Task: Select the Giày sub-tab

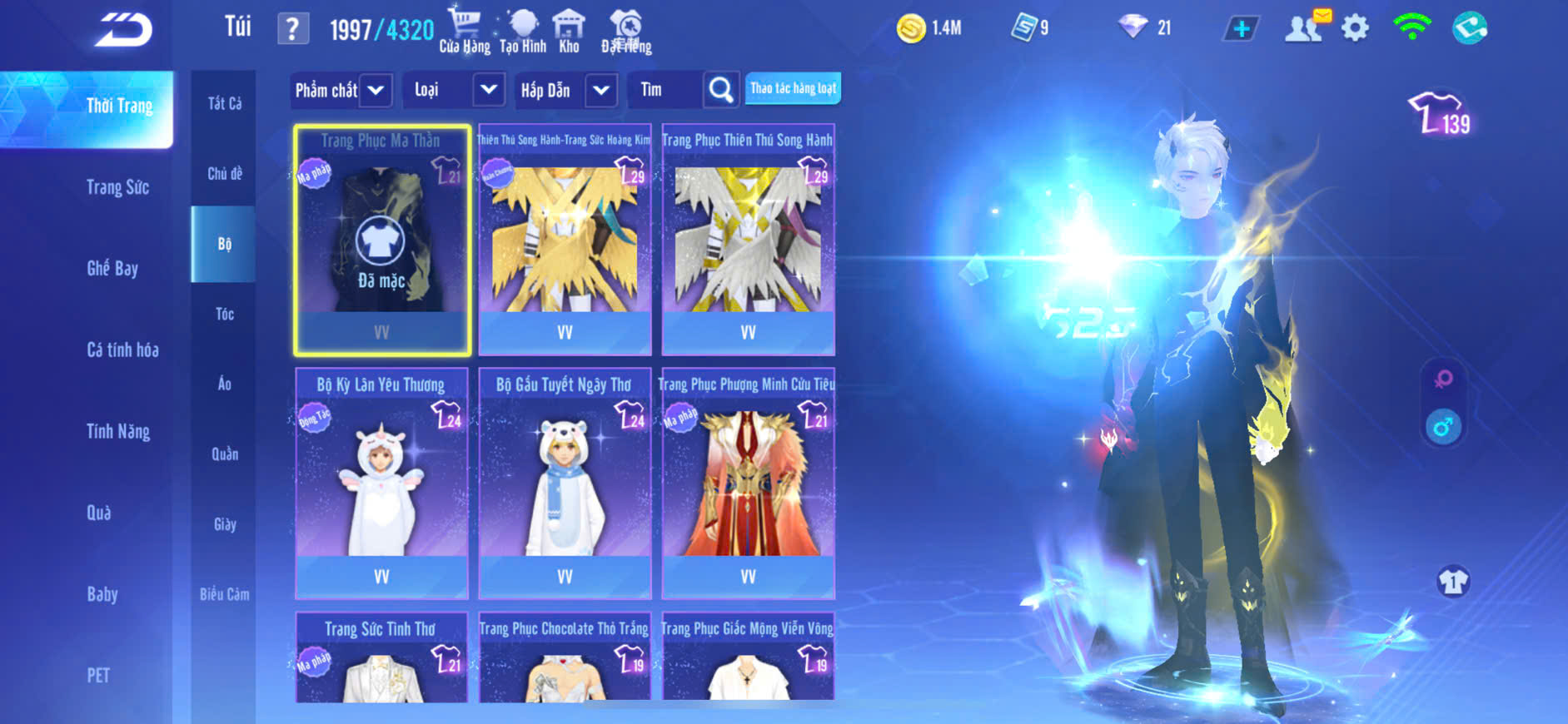Action: 224,524
